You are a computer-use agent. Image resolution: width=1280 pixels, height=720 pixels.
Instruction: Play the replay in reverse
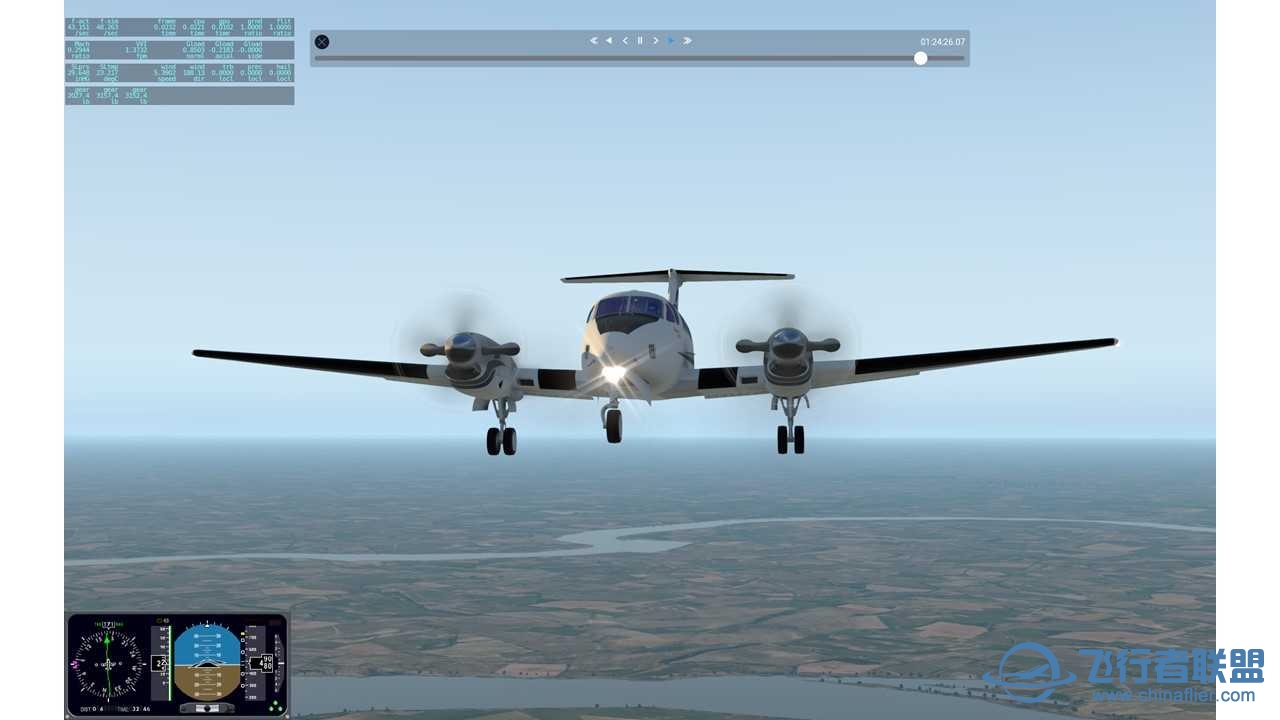click(609, 41)
